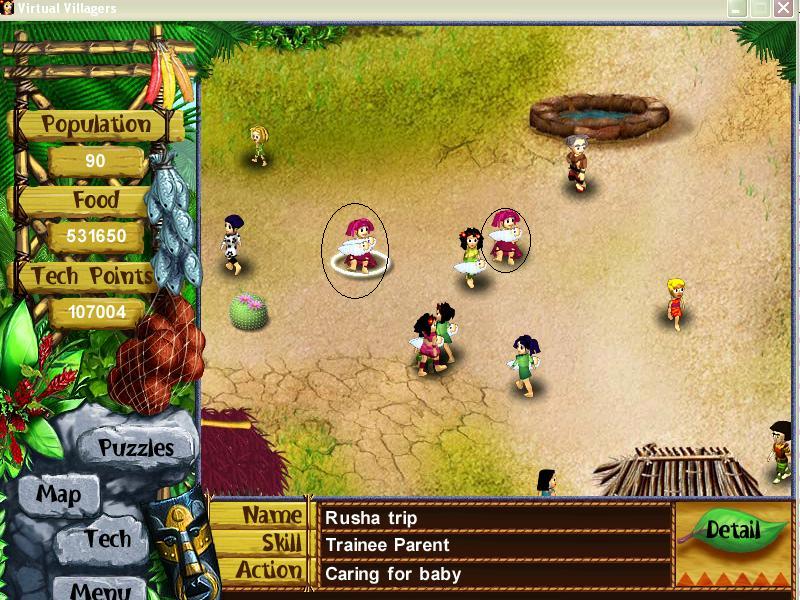Open the Puzzles stone button
800x600 pixels.
tap(135, 448)
